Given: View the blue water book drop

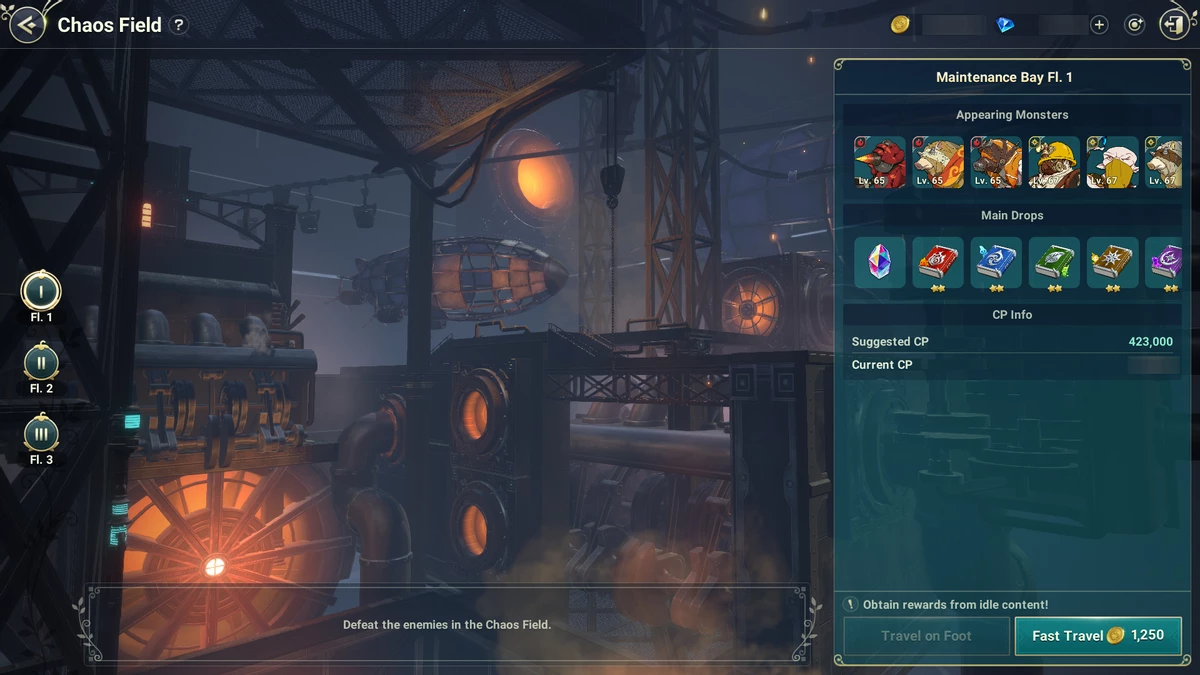Looking at the screenshot, I should [x=996, y=262].
